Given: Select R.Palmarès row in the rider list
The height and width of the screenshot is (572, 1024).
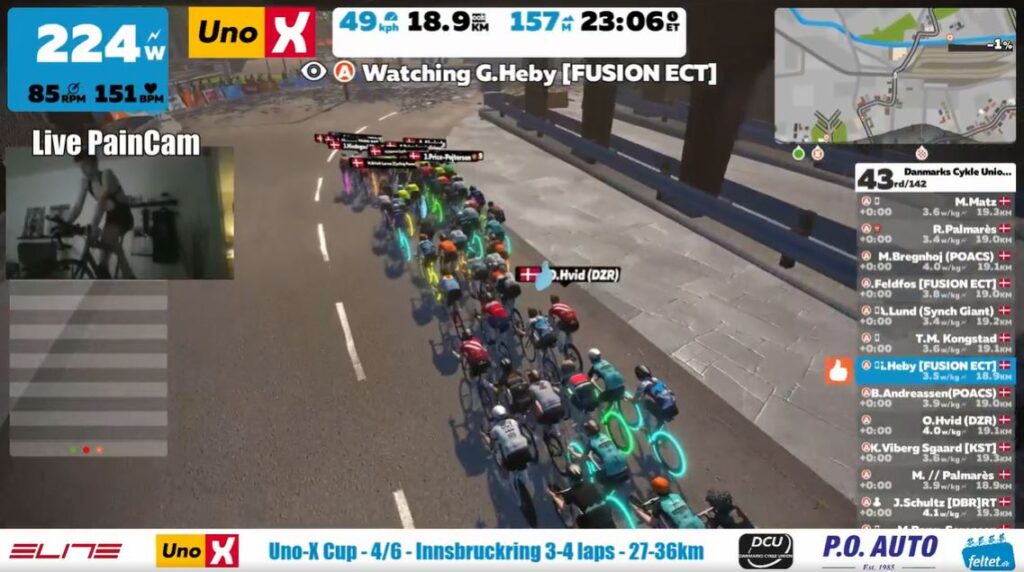Looking at the screenshot, I should tap(935, 234).
